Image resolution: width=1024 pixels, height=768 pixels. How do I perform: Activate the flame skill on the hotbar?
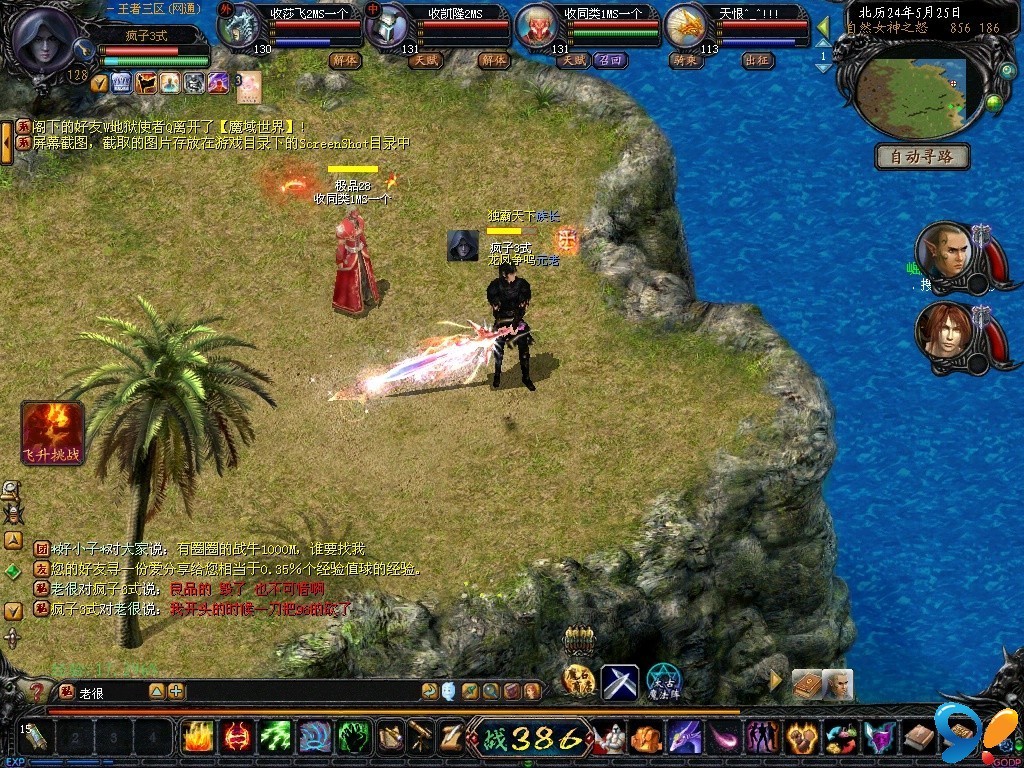pyautogui.click(x=198, y=737)
